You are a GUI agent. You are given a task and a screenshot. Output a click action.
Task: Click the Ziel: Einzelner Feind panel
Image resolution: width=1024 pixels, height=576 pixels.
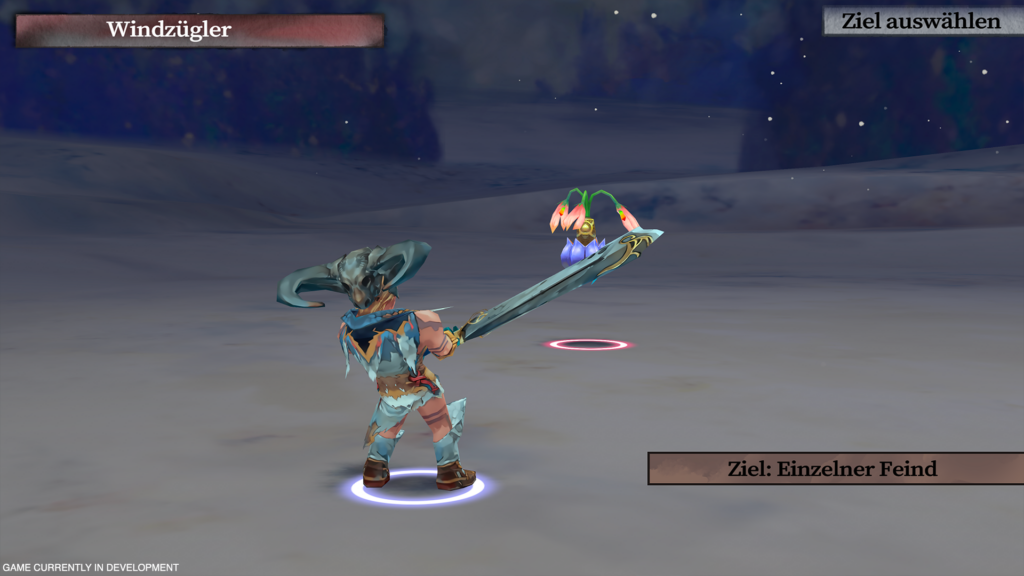[x=834, y=468]
